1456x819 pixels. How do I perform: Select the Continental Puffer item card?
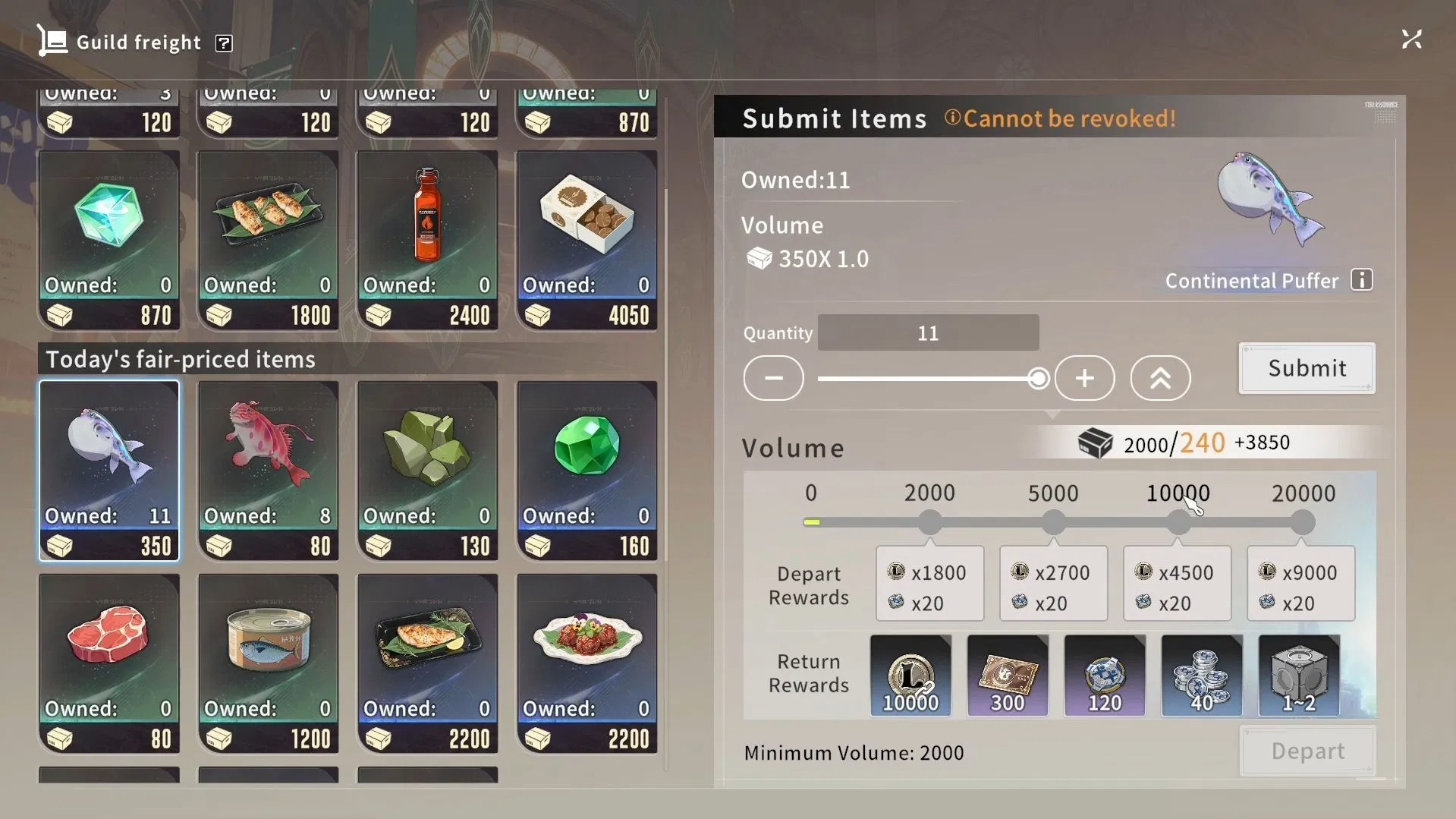pos(109,471)
